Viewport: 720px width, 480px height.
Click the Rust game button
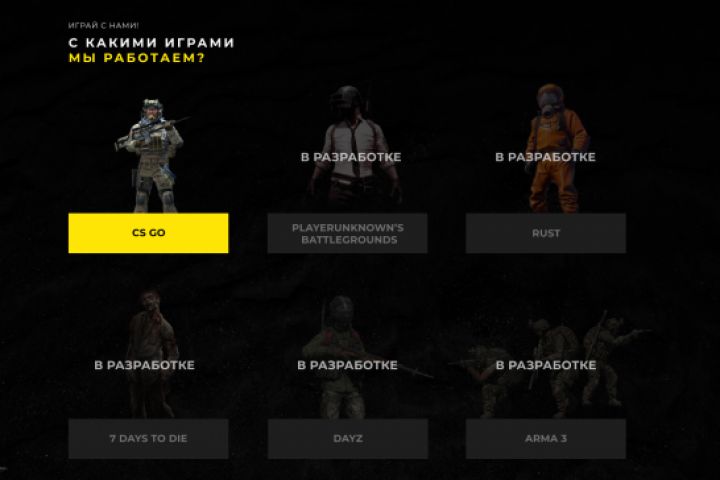[545, 233]
